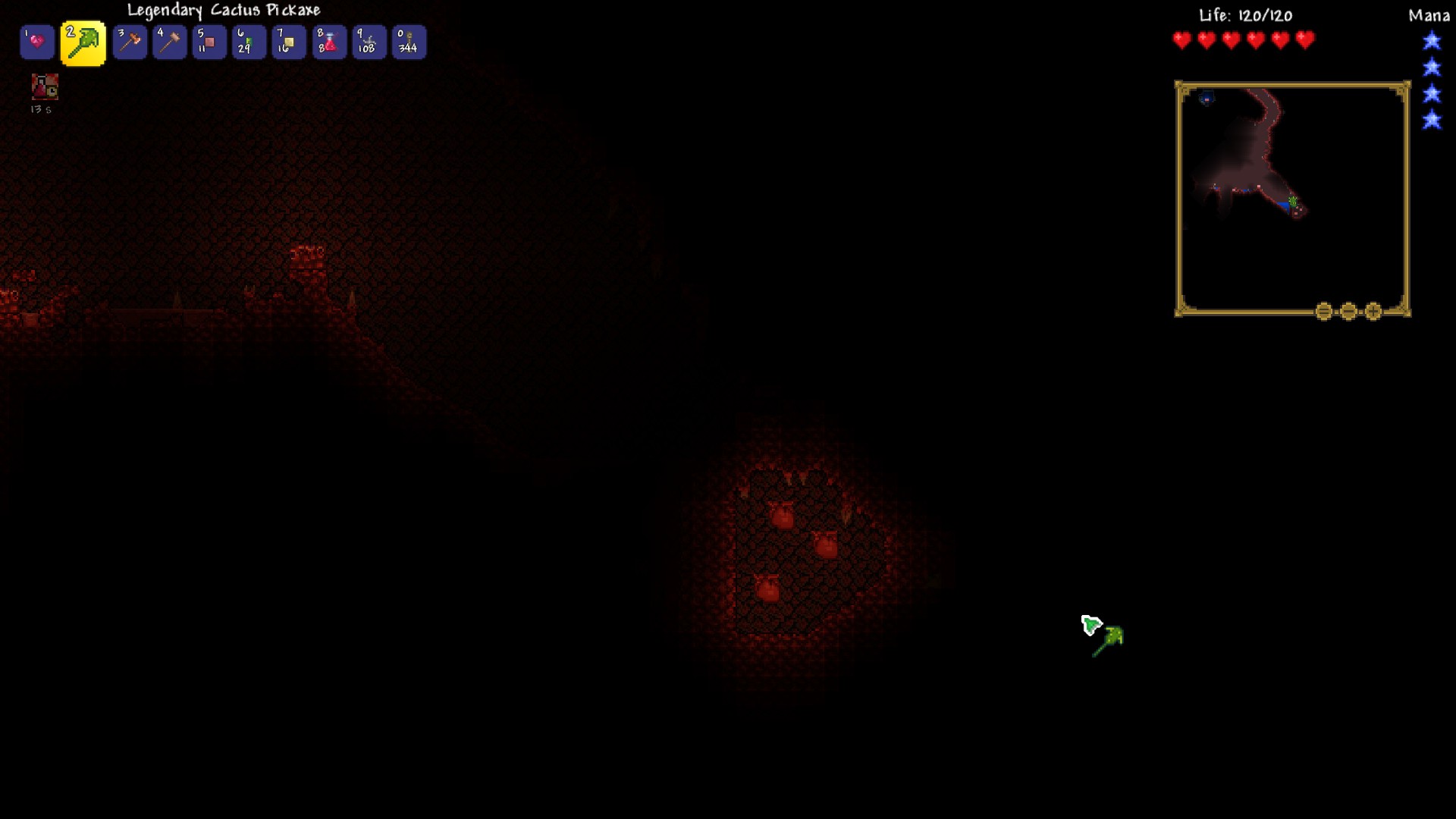Select the axe in hotbar slot 3
The width and height of the screenshot is (1456, 819).
(129, 42)
